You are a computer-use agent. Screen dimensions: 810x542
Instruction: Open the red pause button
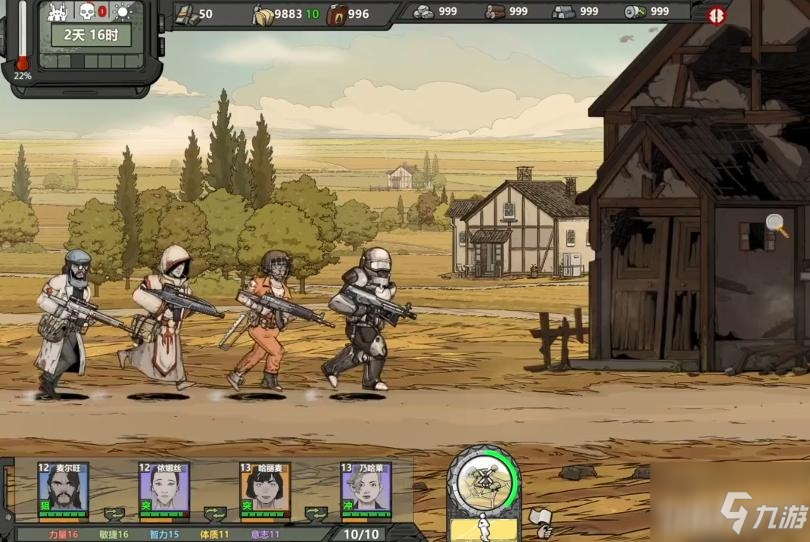coord(716,15)
